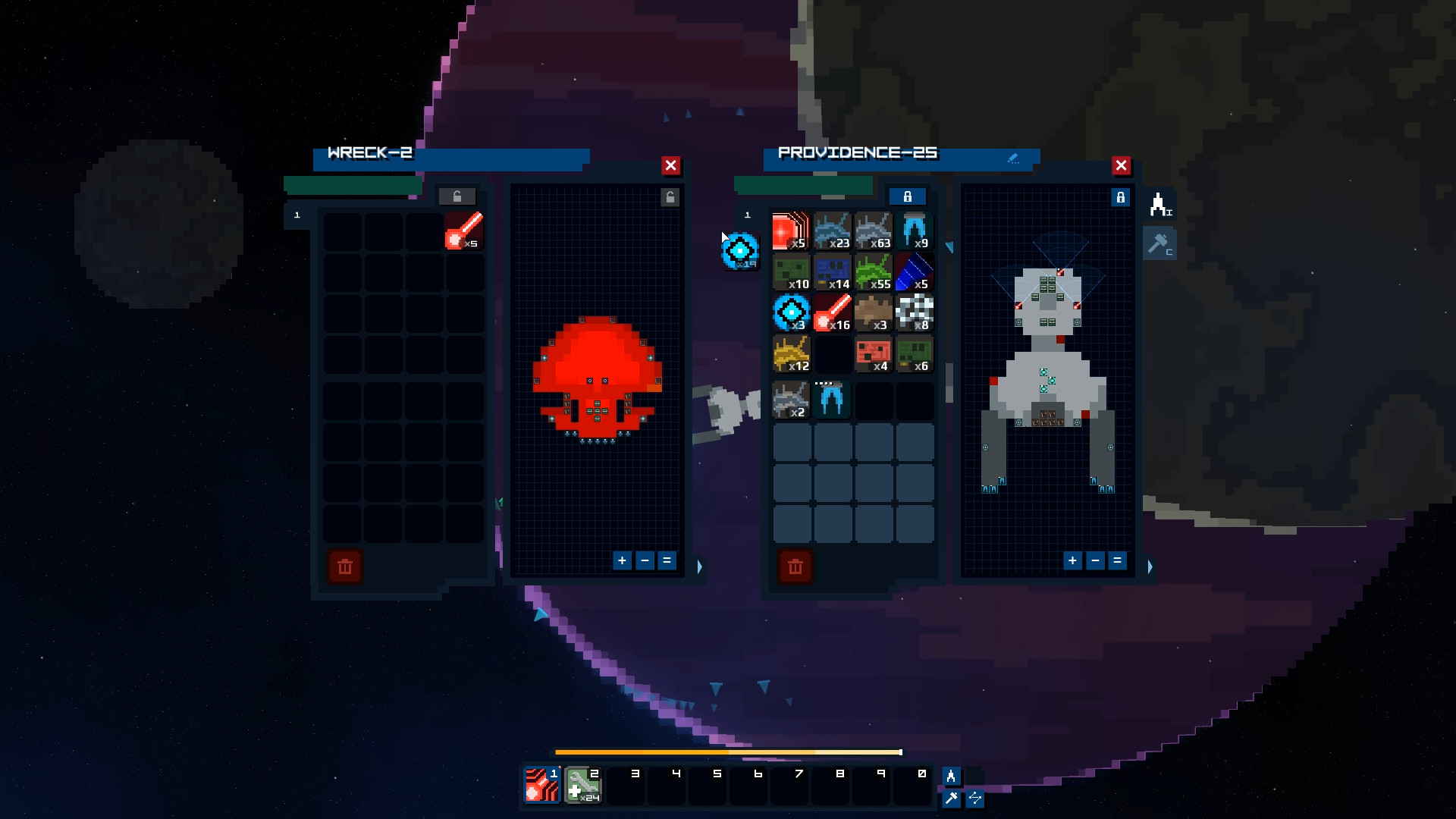Toggle the open padlock on Wreck-2 inventory
Screen dimensions: 1456x819
click(x=457, y=196)
